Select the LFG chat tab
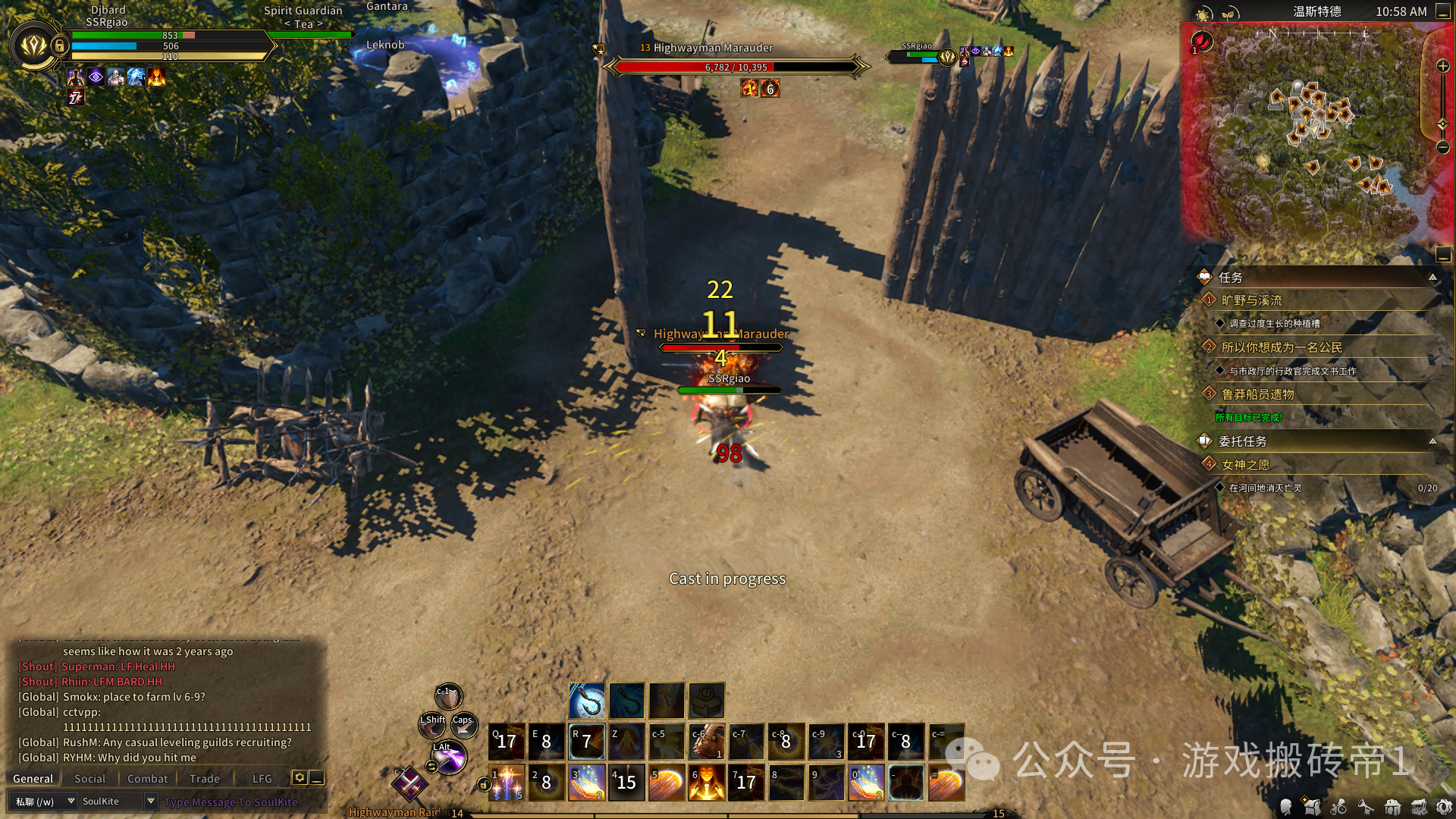Viewport: 1456px width, 819px height. [262, 779]
